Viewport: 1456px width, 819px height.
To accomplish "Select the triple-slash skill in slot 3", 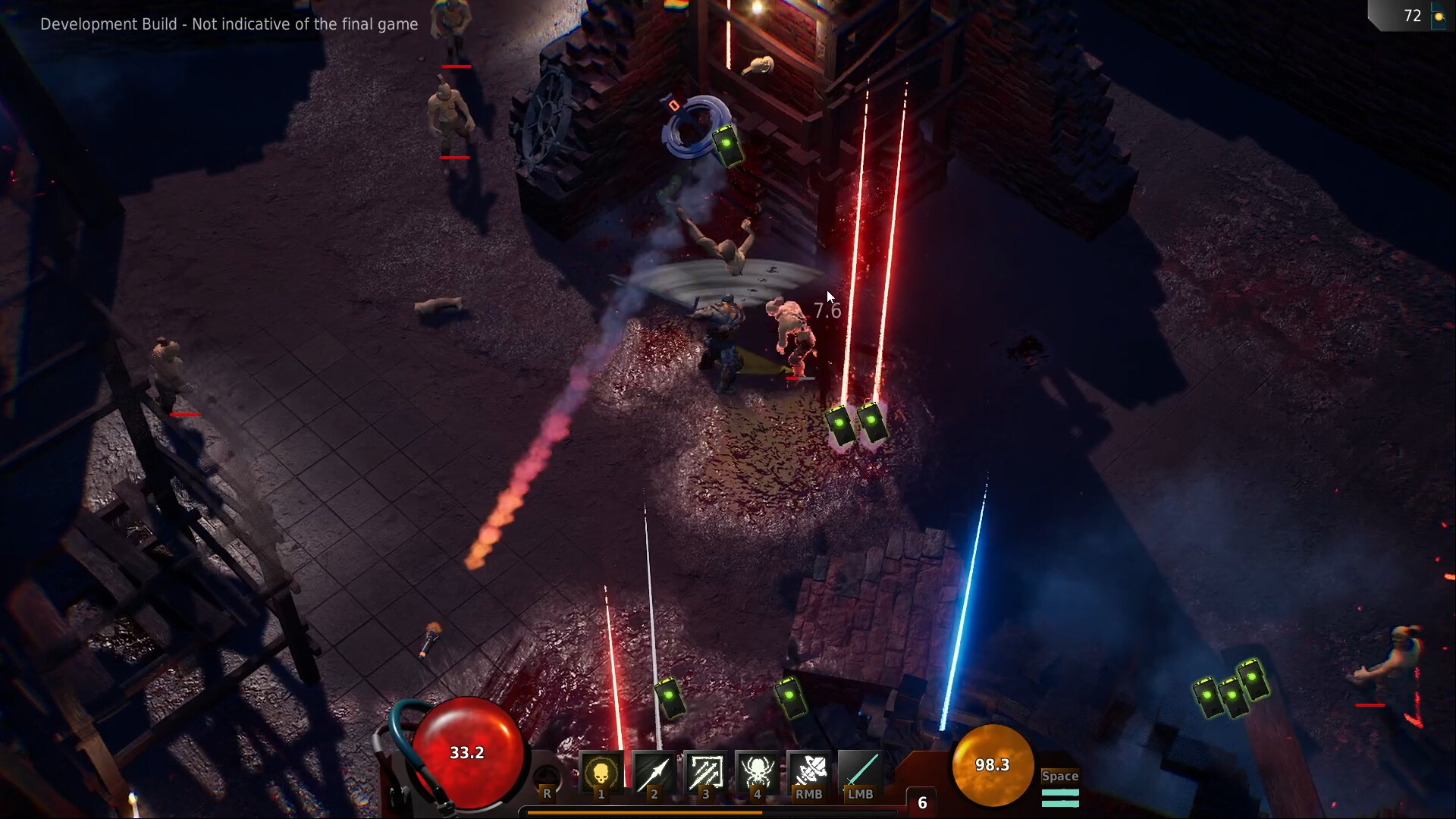I will (x=706, y=773).
